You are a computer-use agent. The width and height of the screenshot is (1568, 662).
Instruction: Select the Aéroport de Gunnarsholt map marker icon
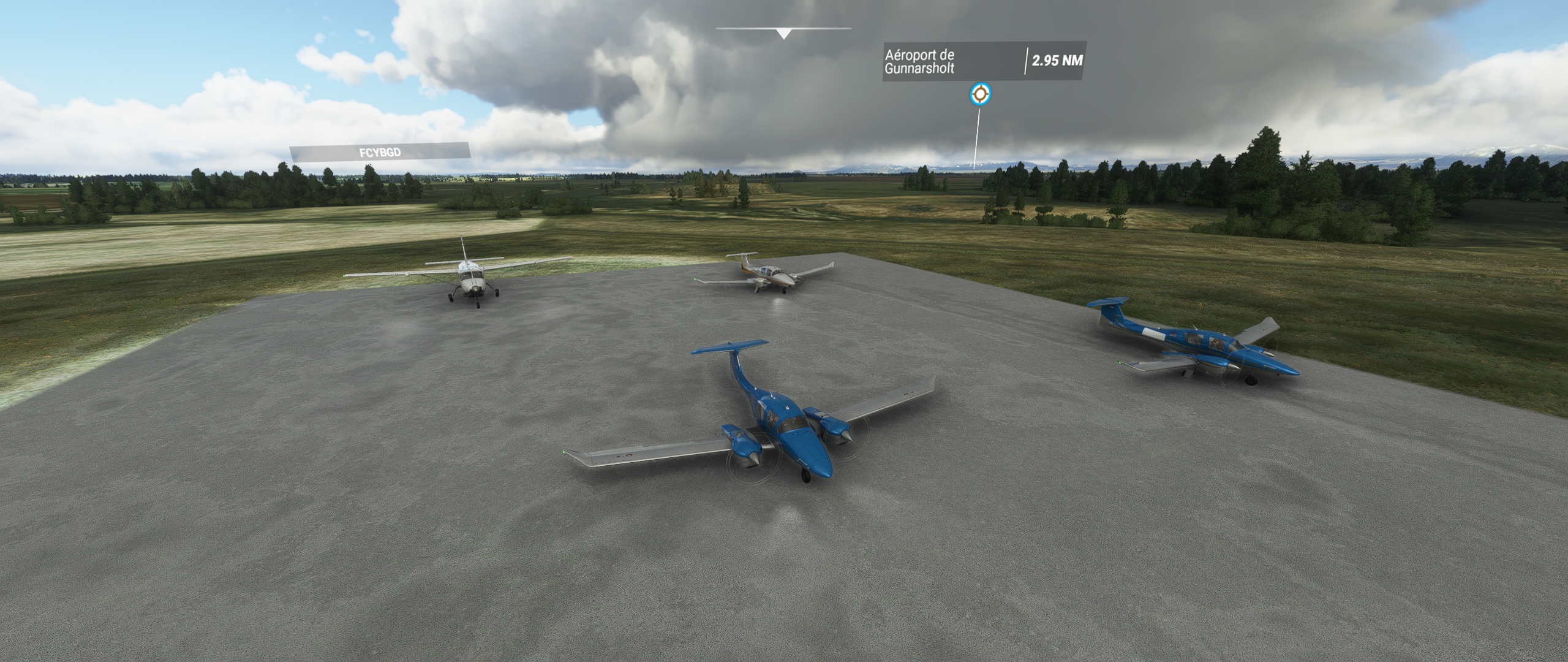(981, 94)
